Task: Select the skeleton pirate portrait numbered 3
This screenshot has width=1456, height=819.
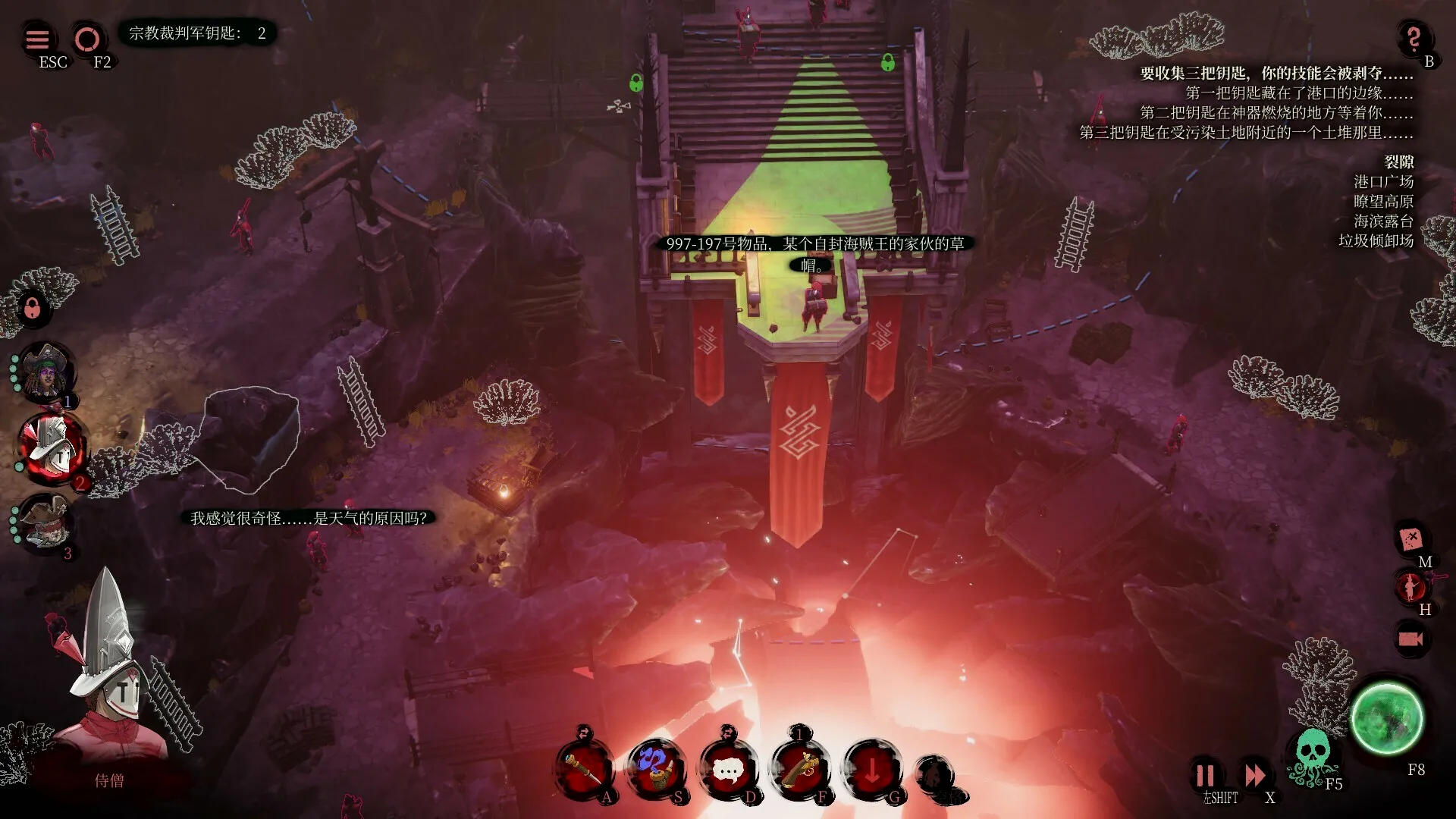Action: click(45, 522)
